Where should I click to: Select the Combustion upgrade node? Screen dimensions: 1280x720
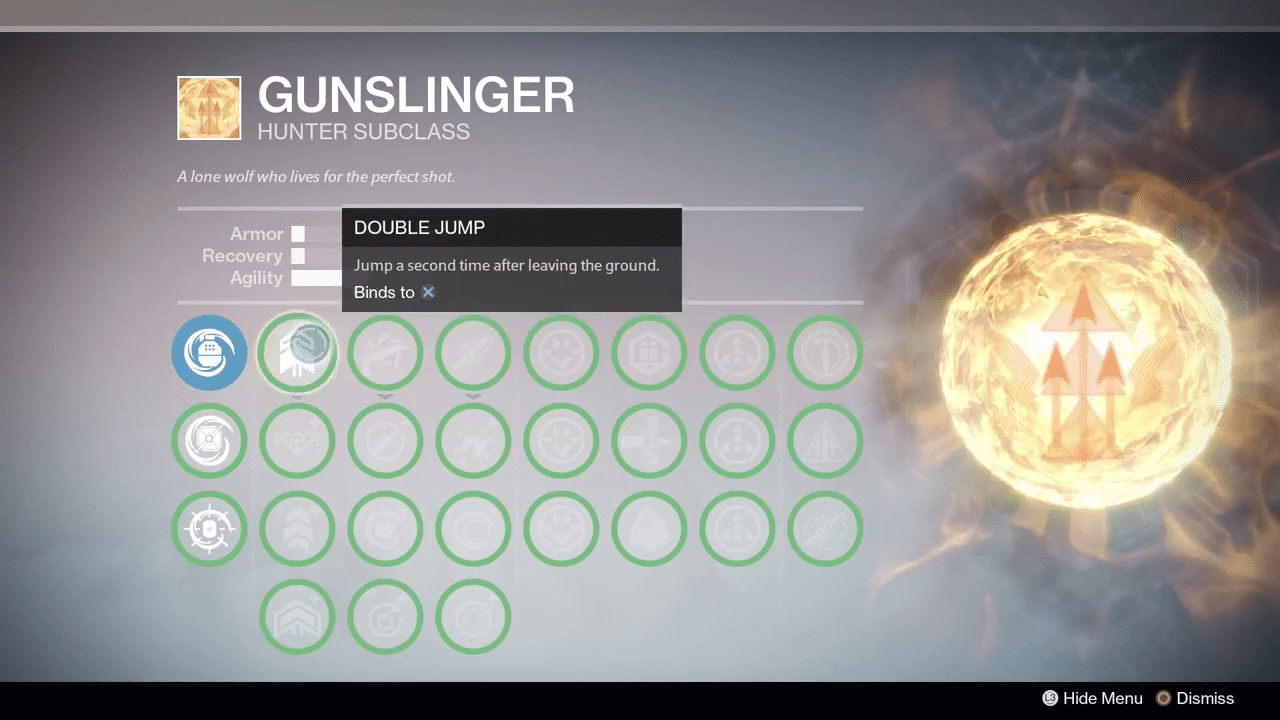point(385,528)
